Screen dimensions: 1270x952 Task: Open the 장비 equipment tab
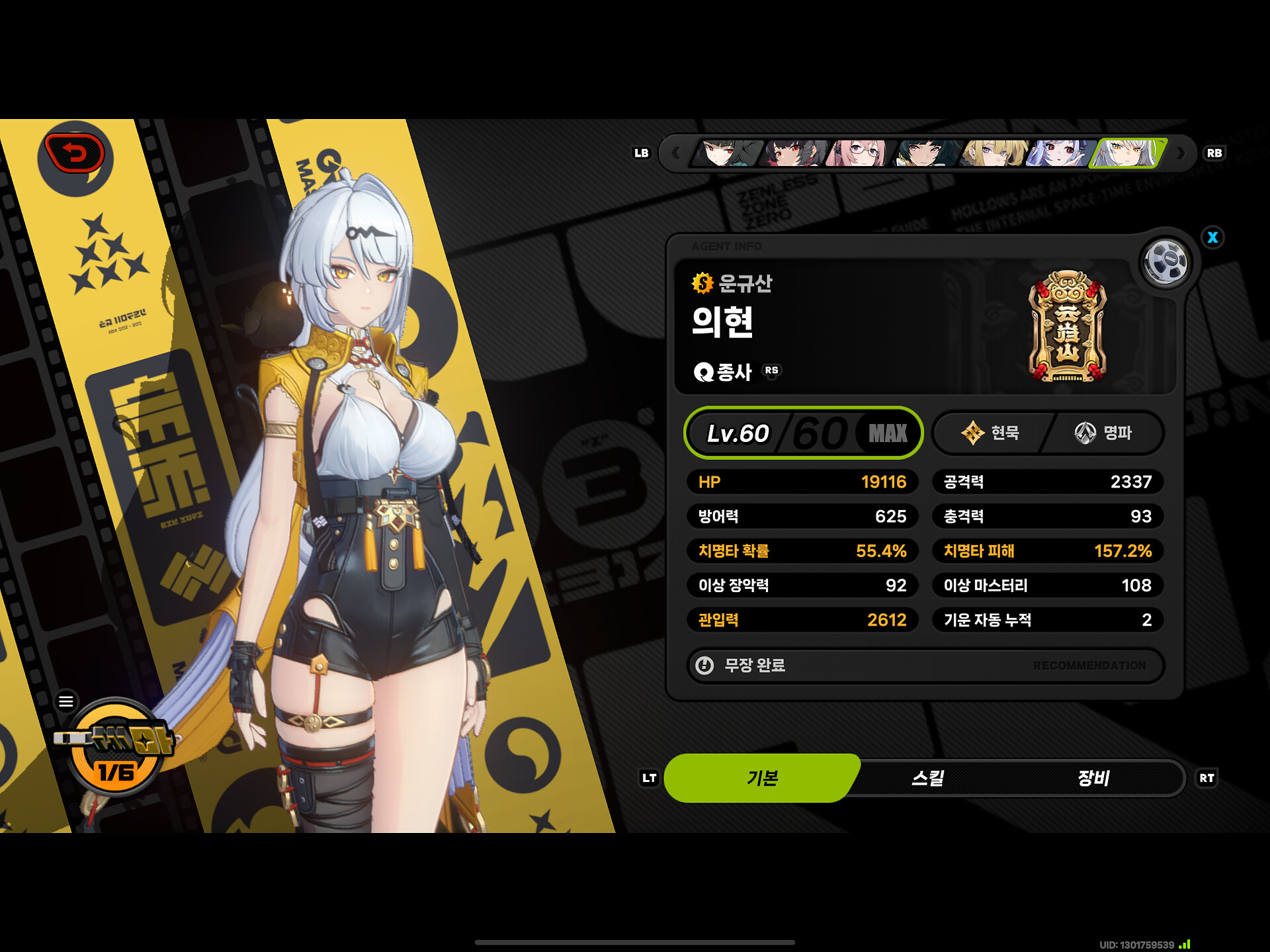1093,778
